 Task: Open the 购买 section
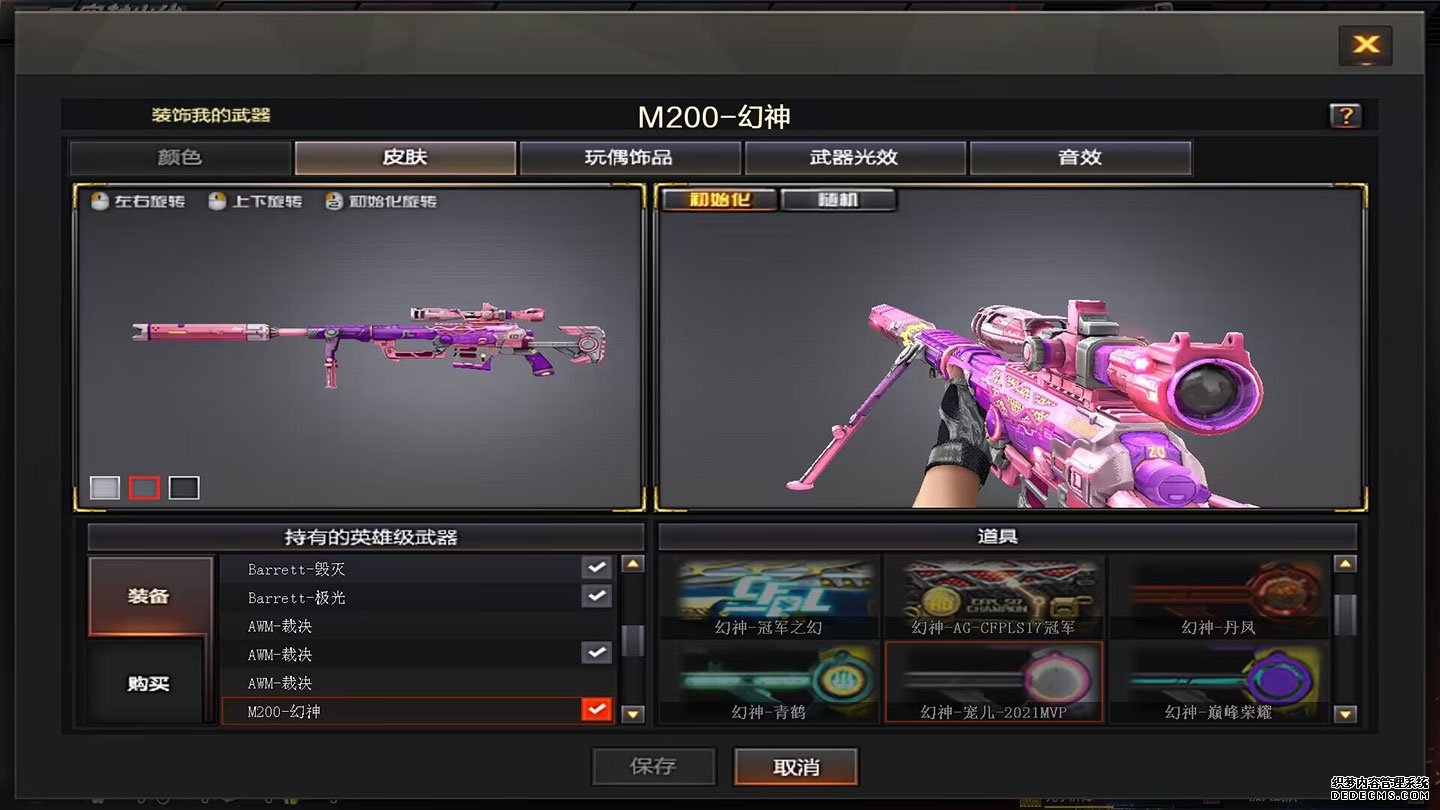click(149, 684)
